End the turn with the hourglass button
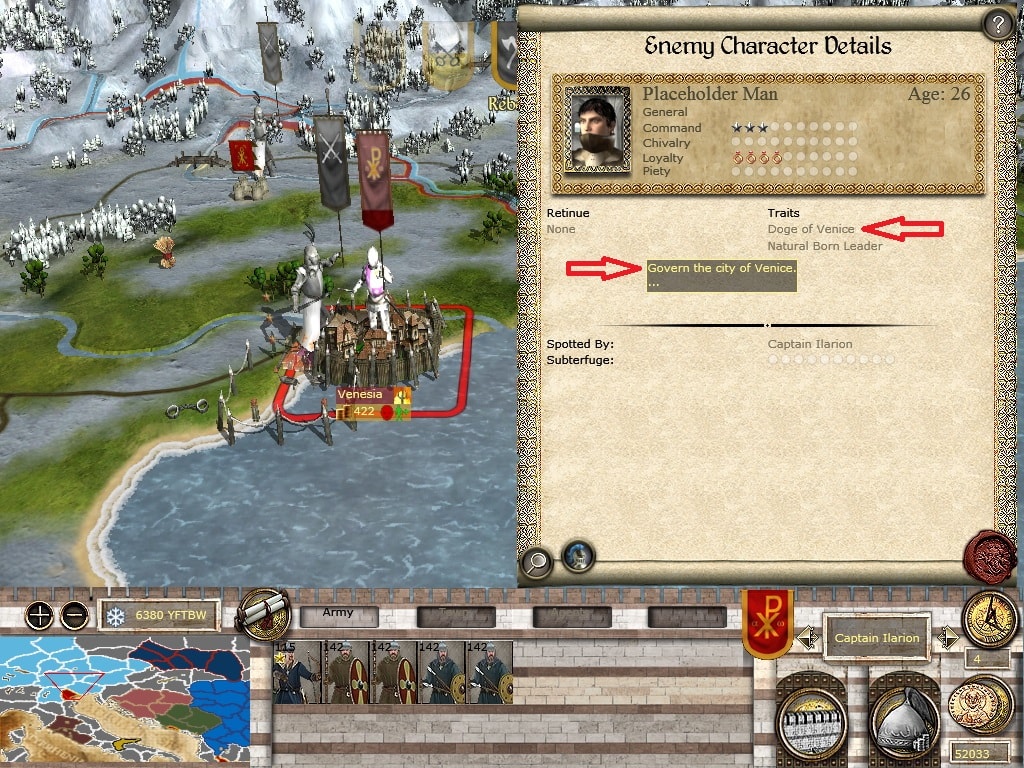Viewport: 1024px width, 768px height. click(989, 620)
